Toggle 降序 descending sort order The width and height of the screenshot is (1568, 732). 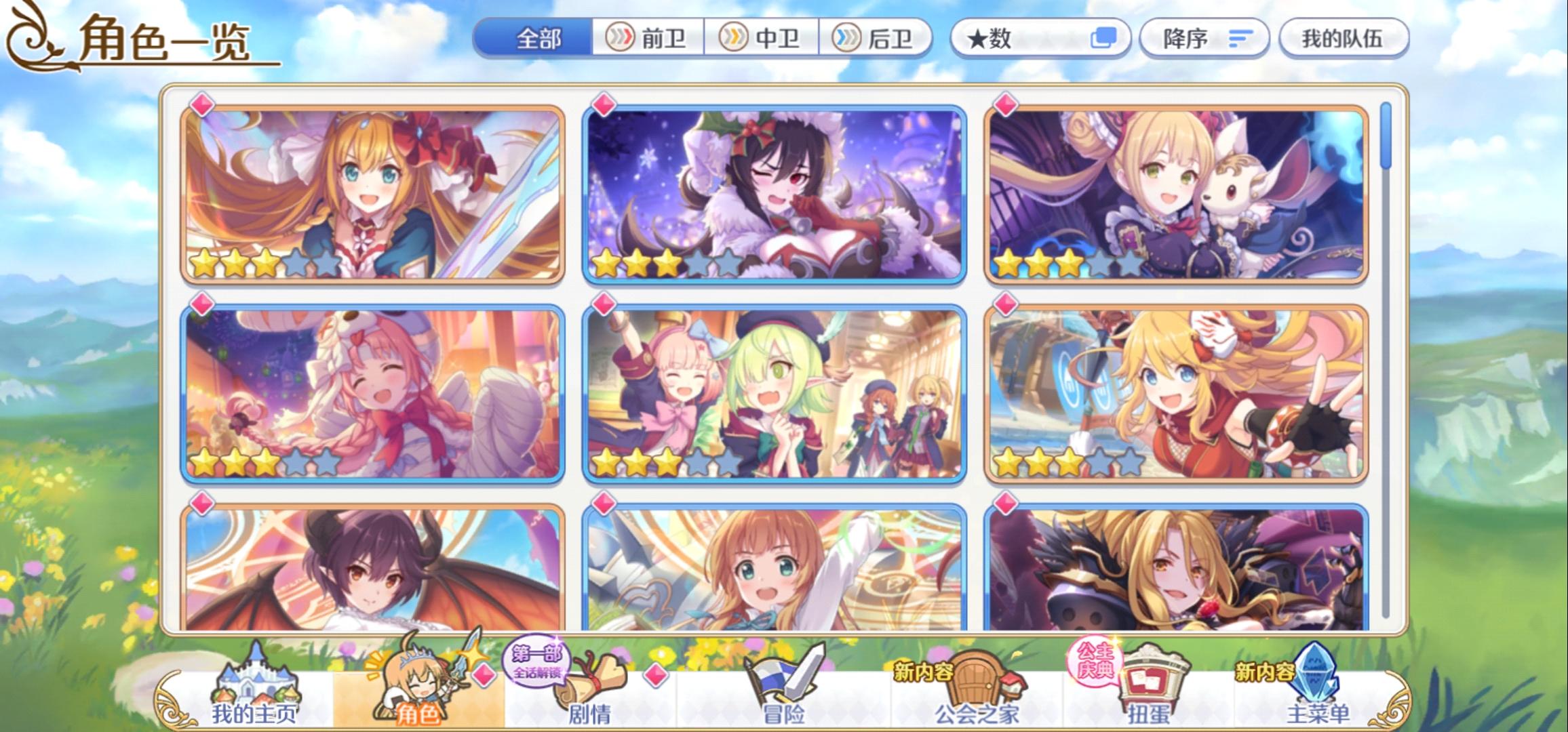1204,39
